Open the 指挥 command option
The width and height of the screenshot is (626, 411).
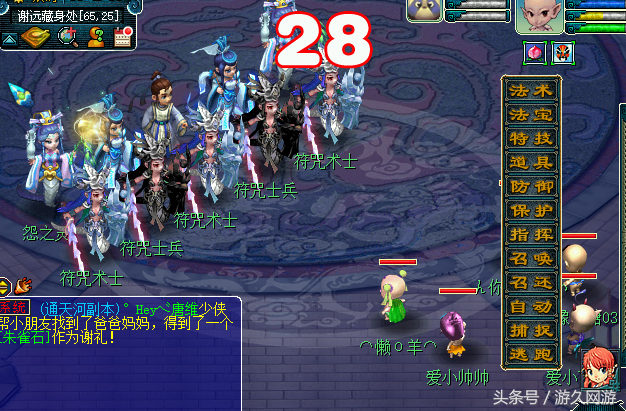(531, 234)
